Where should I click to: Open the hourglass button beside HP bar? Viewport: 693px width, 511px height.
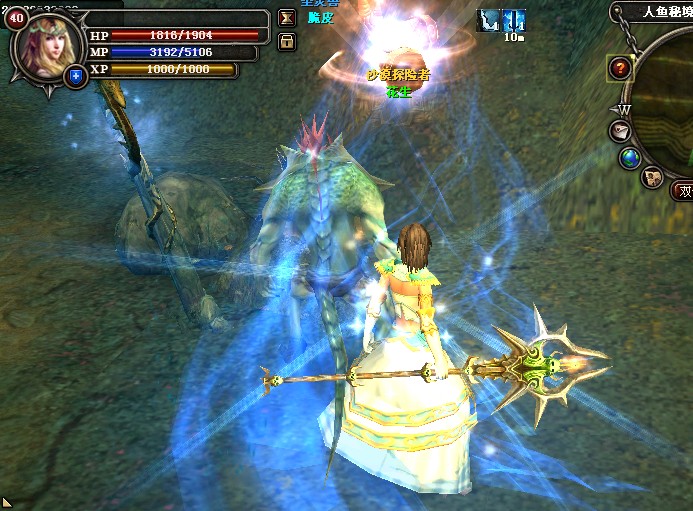tap(287, 19)
